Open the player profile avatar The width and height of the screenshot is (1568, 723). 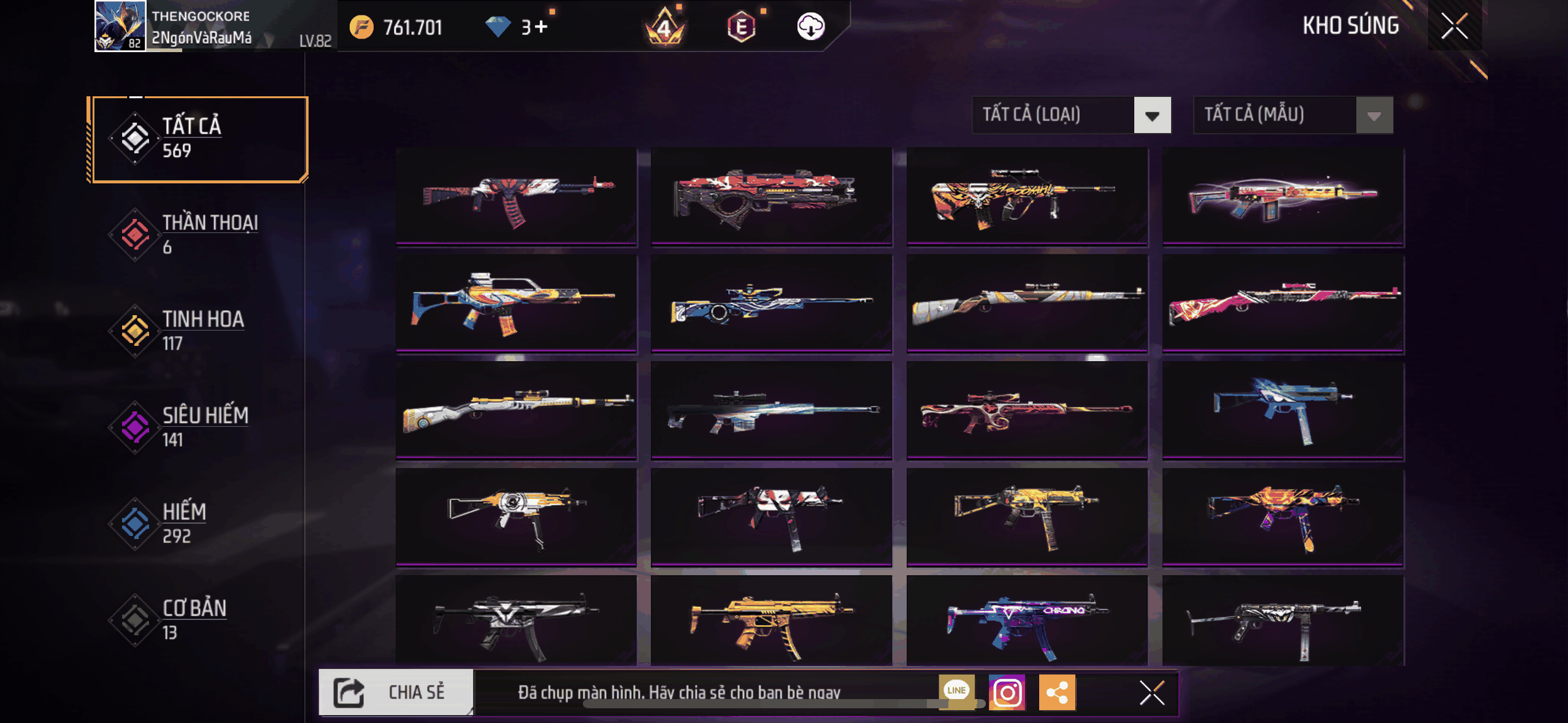coord(120,26)
